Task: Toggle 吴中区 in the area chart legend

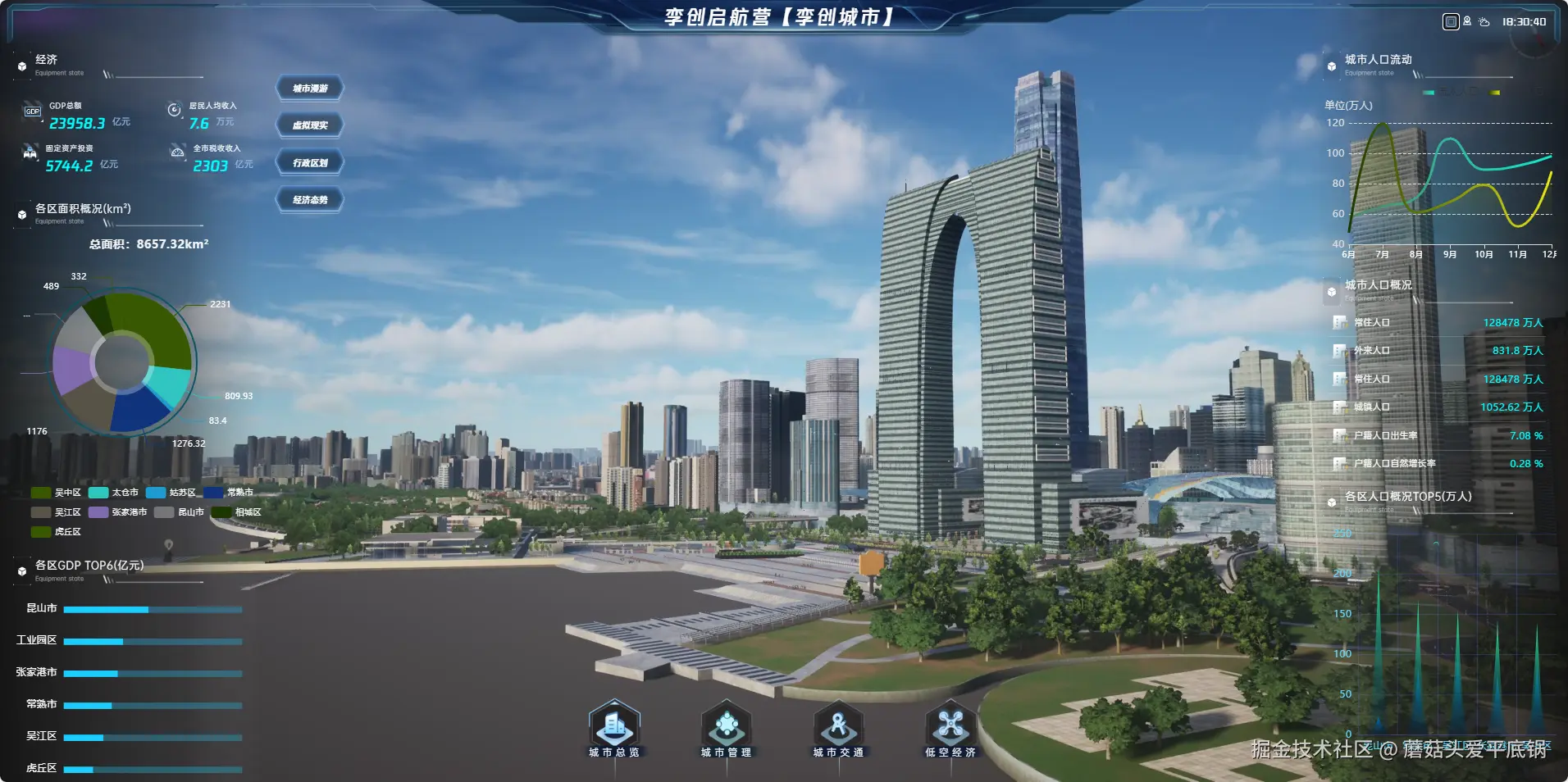Action: coord(57,493)
